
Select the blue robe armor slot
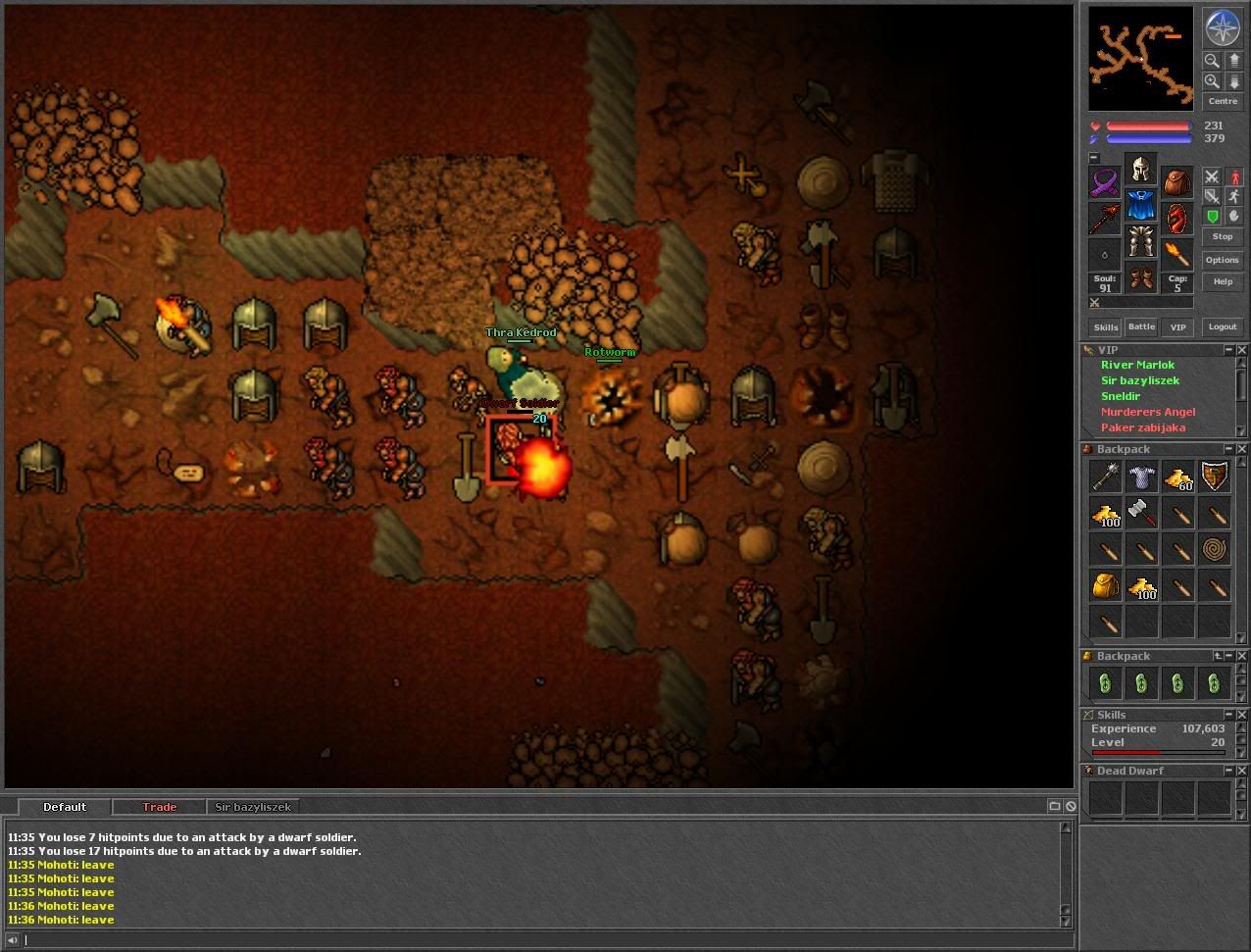point(1139,206)
